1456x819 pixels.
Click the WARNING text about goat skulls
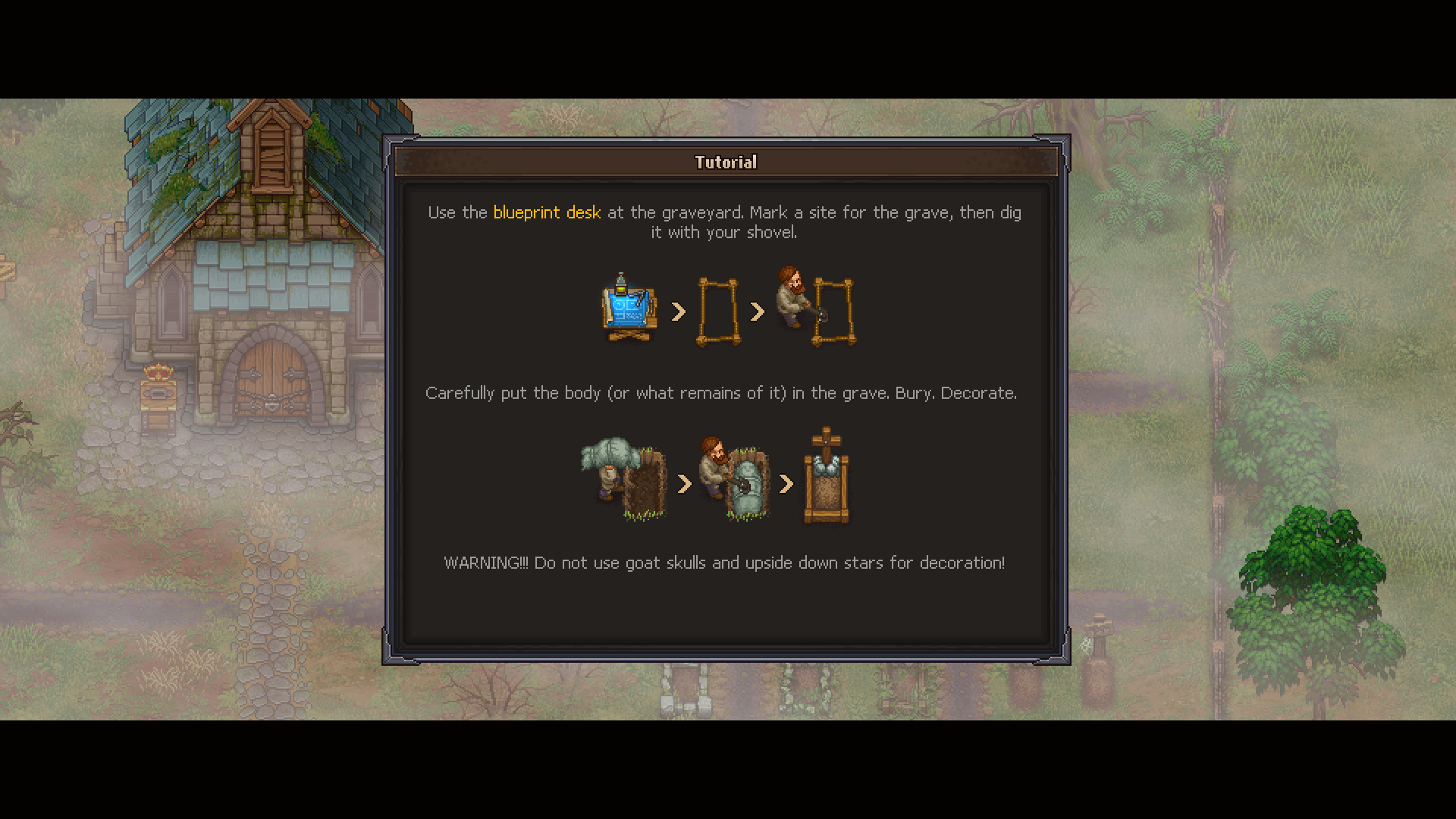tap(723, 563)
